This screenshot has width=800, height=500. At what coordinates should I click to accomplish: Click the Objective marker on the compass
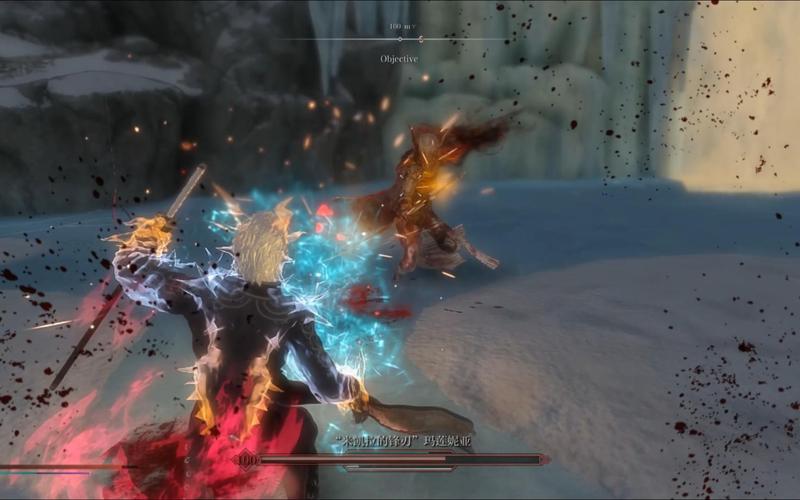pos(399,40)
